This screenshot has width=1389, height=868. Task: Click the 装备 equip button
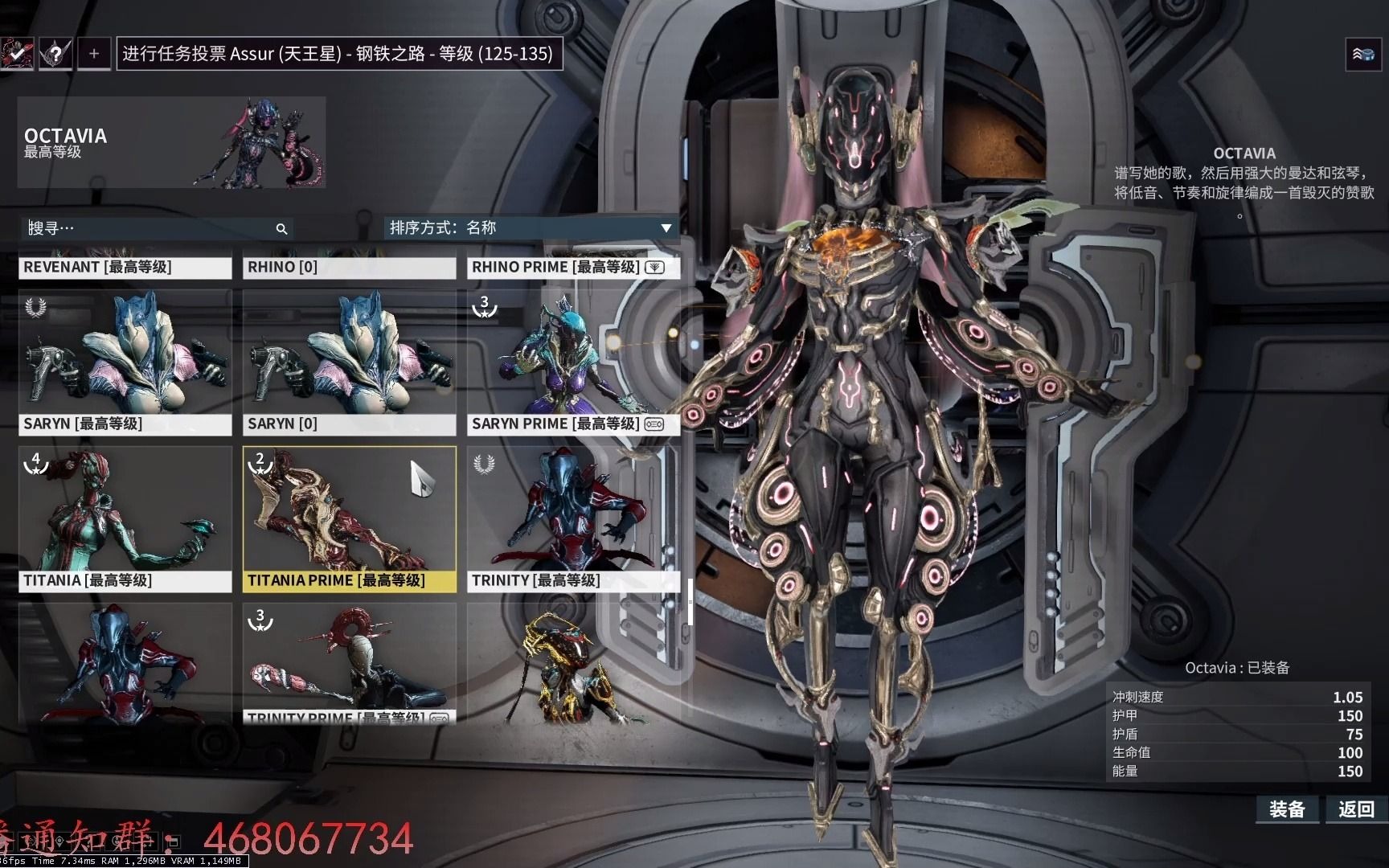1286,809
